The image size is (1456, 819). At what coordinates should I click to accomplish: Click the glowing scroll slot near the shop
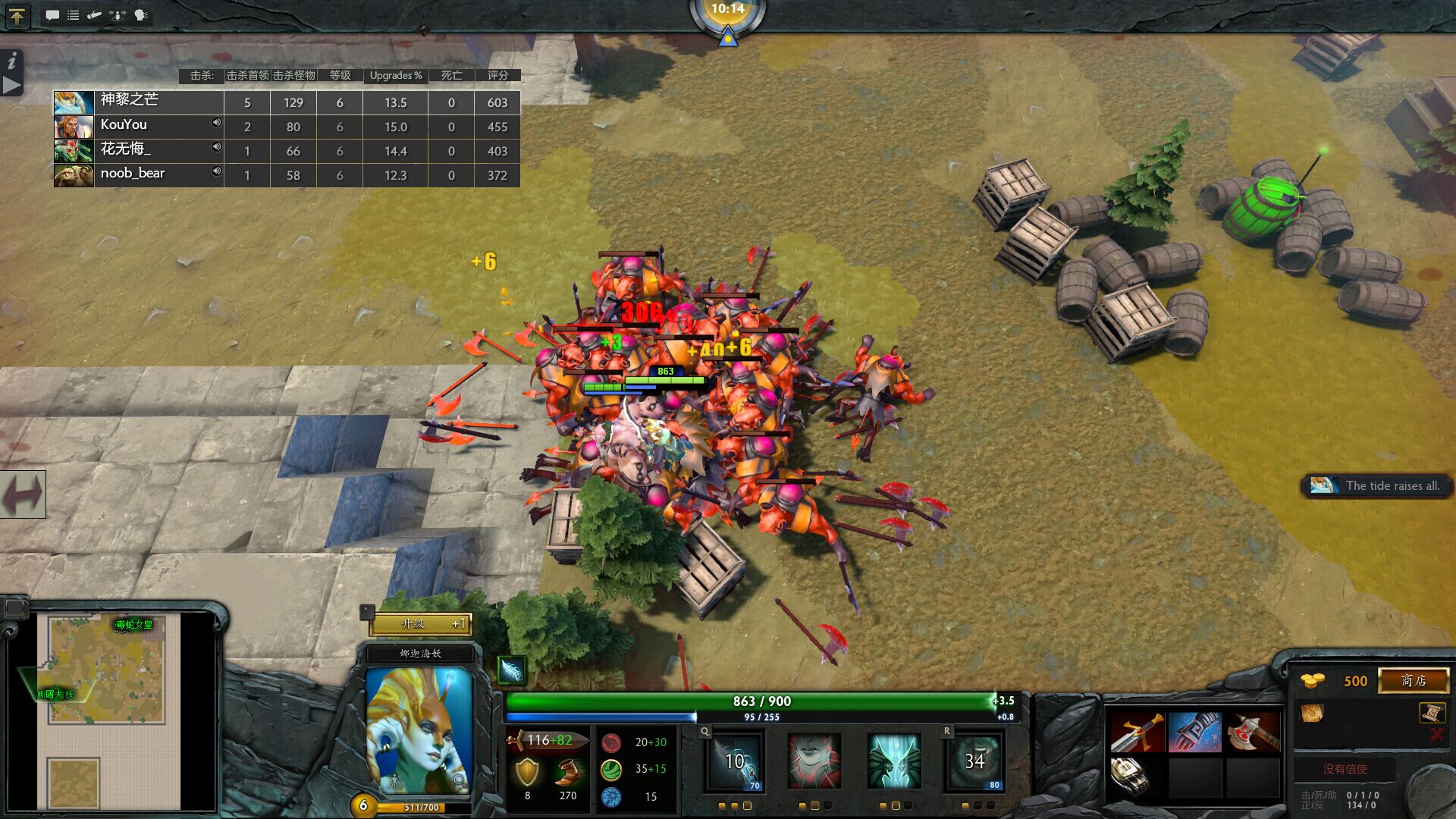(1432, 713)
